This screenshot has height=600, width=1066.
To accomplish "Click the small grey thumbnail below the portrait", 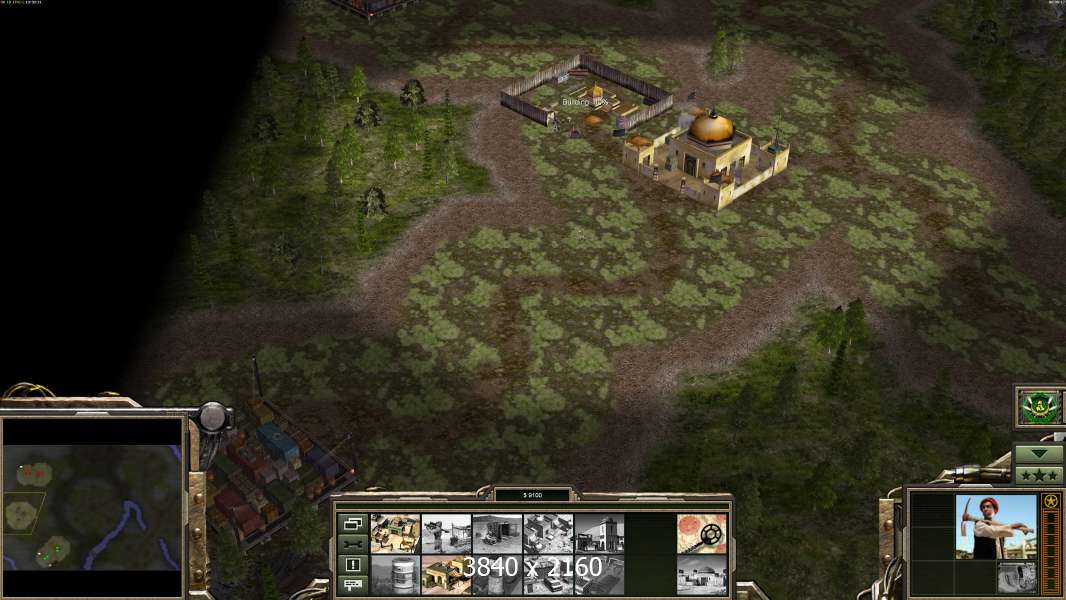I will tap(1016, 577).
